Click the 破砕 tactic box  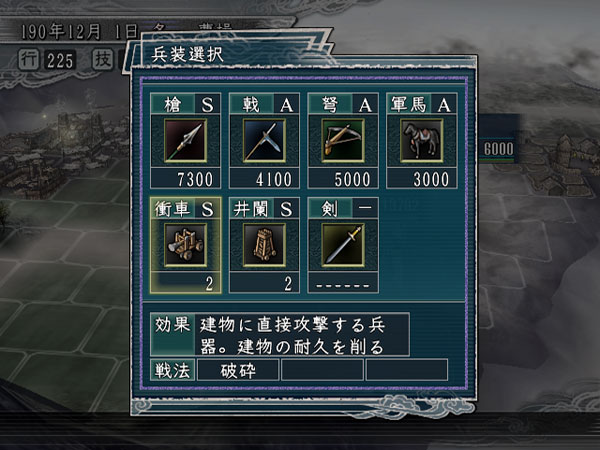click(238, 369)
